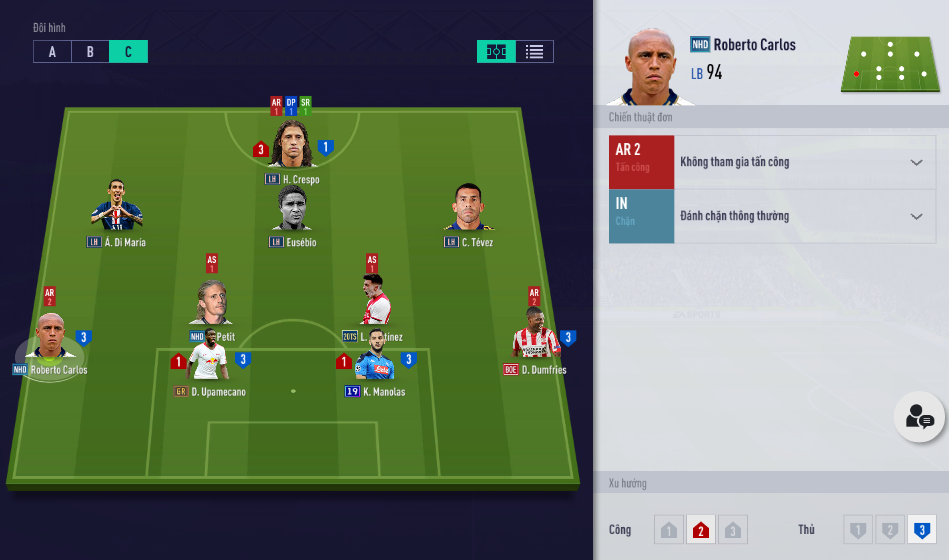Pick Roberto Carlos at left back
This screenshot has width=949, height=560.
50,340
